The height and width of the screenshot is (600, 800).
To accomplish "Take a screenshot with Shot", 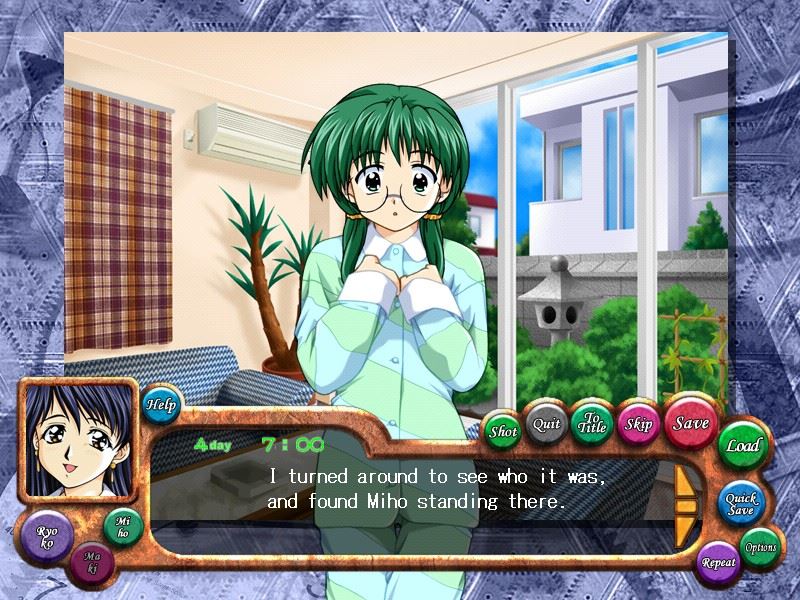I will click(503, 432).
